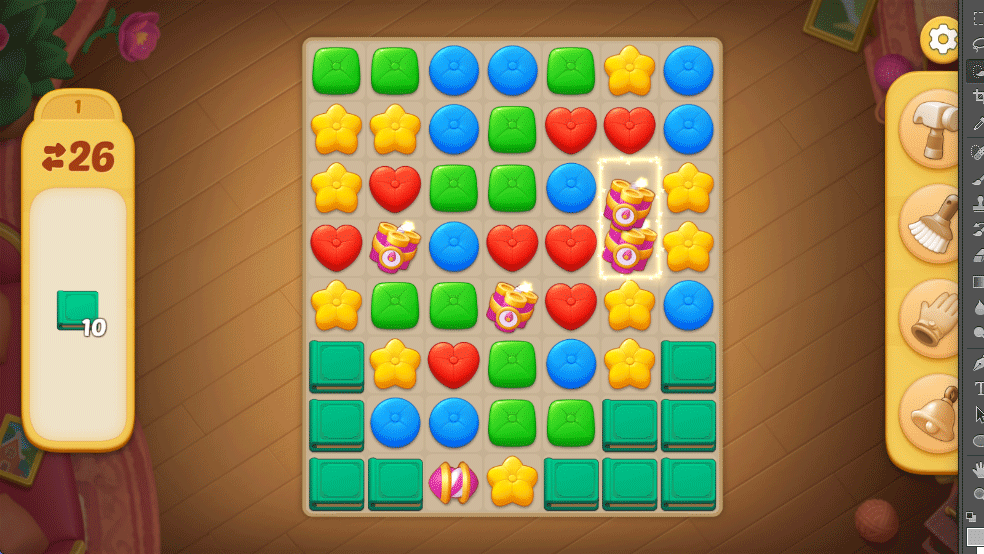The image size is (984, 554).
Task: Click the firecracker between green cushion and red heart
Action: pyautogui.click(x=512, y=306)
